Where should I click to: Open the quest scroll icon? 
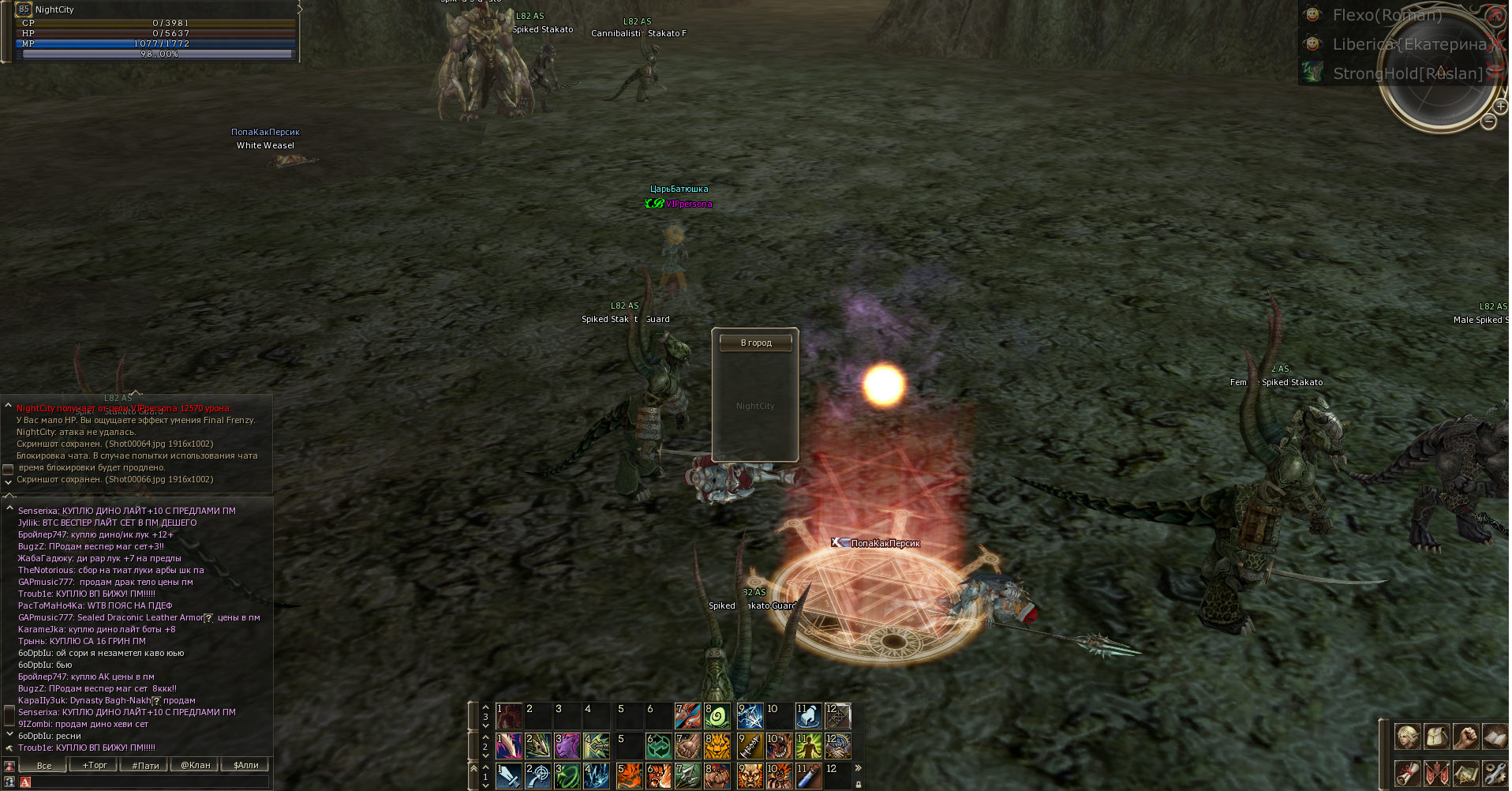click(x=1407, y=773)
